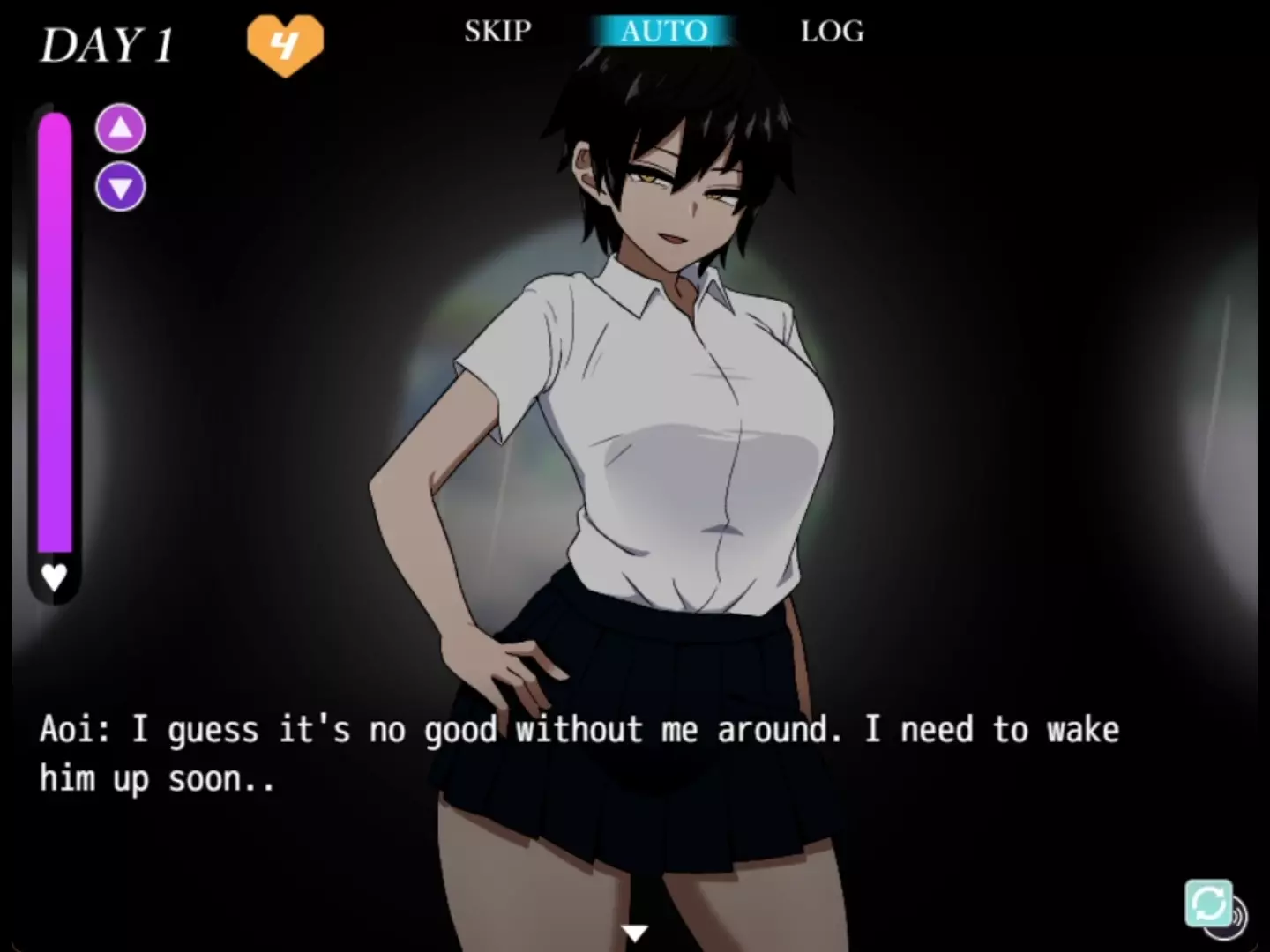
Task: Skip the dialogue with the SKIP button
Action: coord(497,32)
